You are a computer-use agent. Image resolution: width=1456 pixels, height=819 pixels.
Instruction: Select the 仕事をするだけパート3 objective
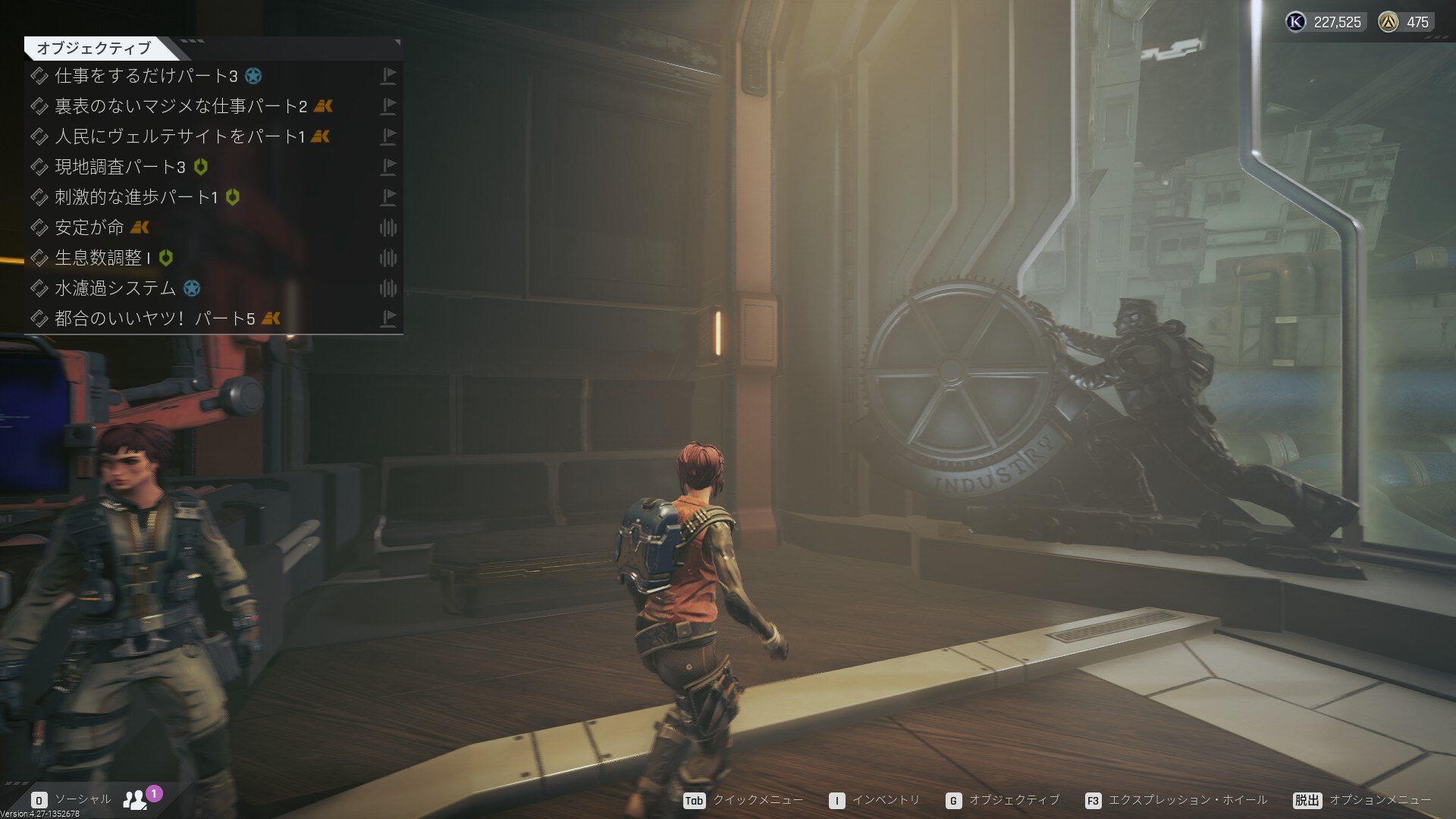(146, 76)
